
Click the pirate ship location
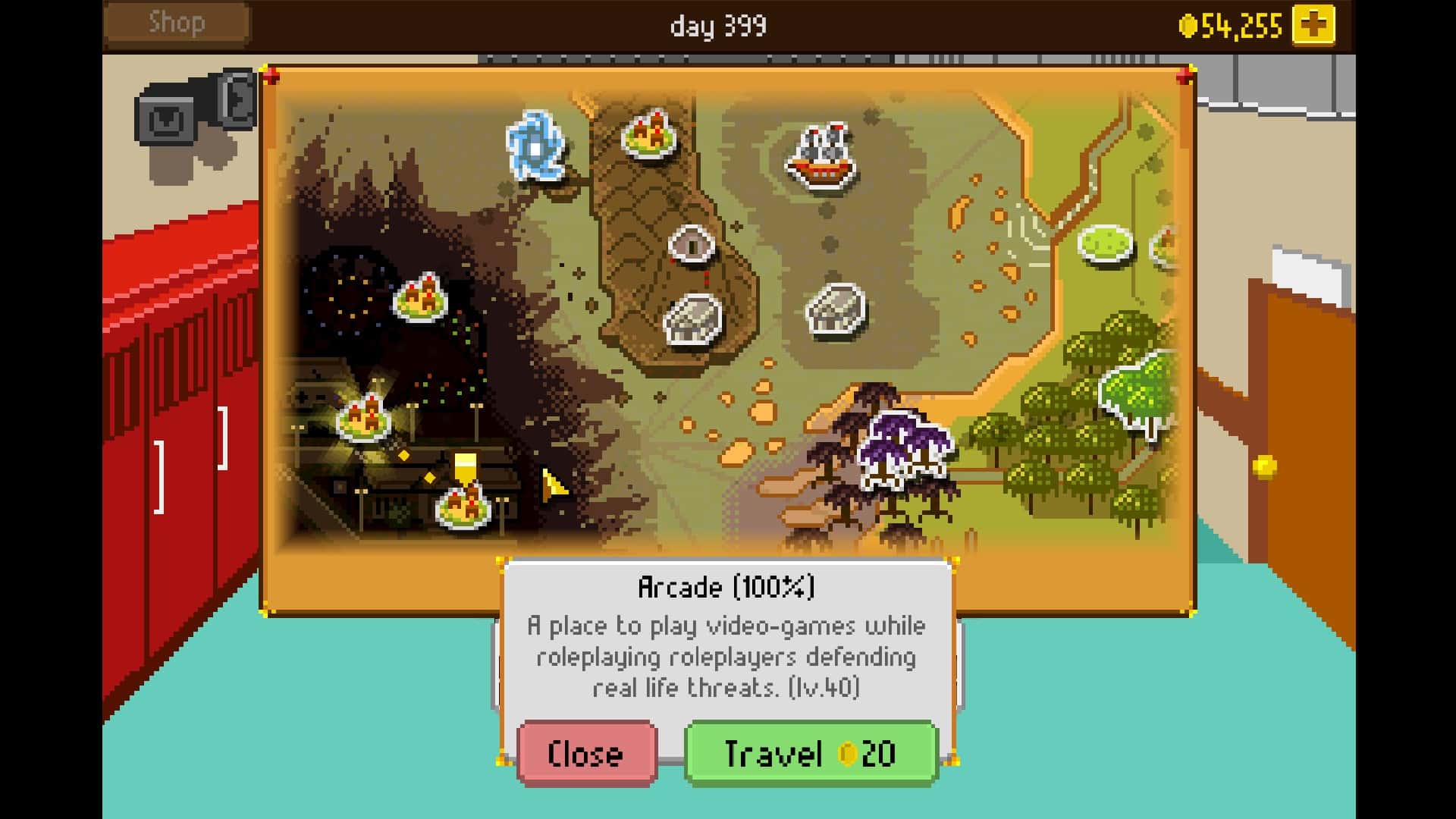(823, 155)
